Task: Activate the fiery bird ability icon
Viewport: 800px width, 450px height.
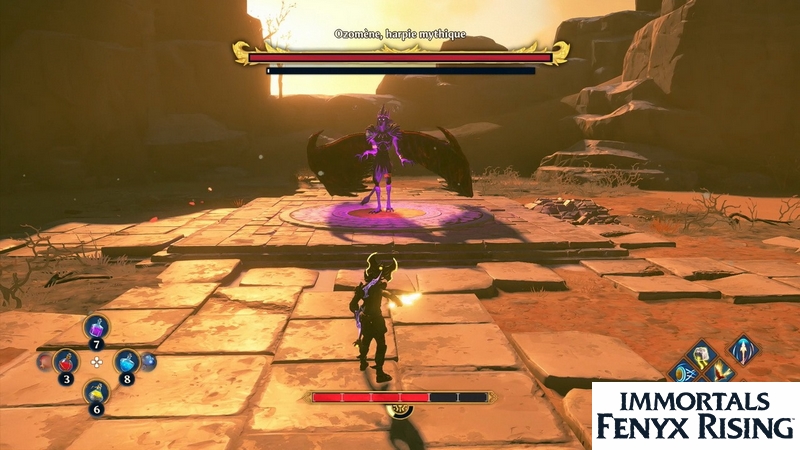Action: [721, 372]
